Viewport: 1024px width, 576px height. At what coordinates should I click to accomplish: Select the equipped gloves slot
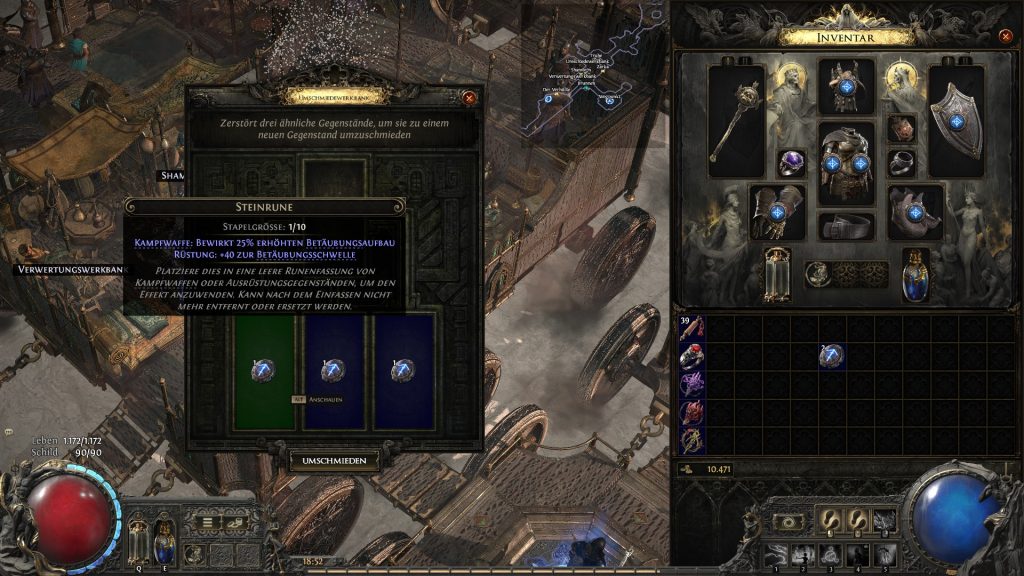[x=776, y=212]
